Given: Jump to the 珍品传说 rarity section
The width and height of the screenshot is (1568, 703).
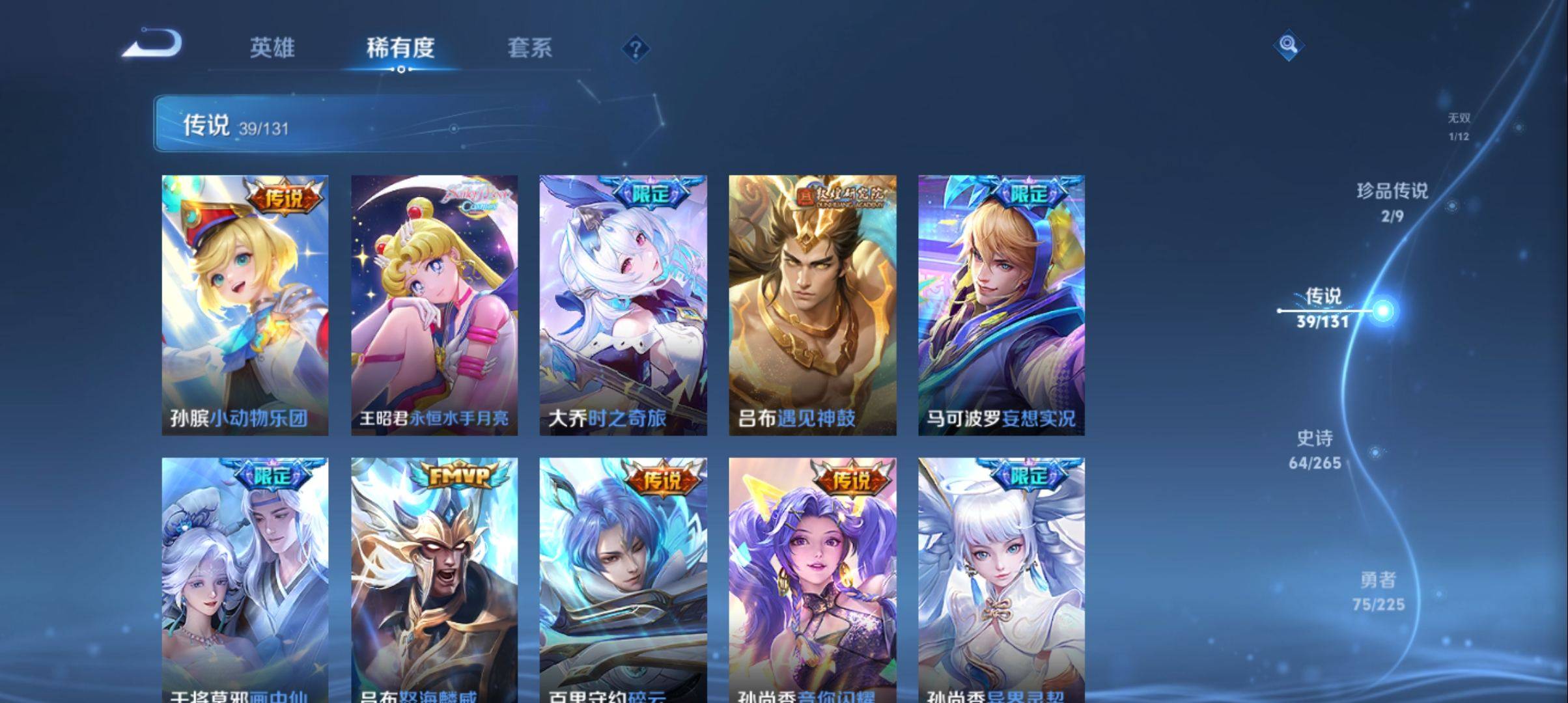Looking at the screenshot, I should pos(1392,202).
